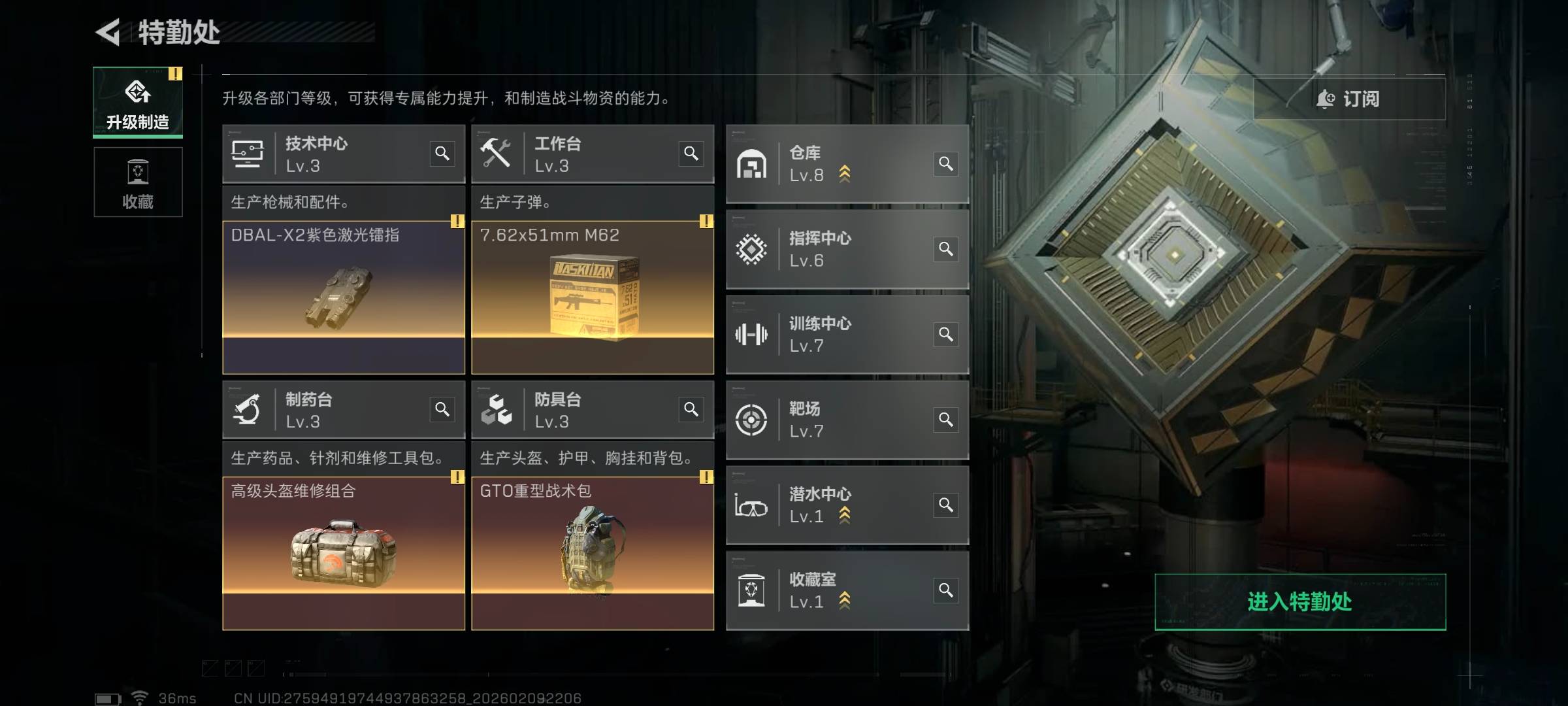The width and height of the screenshot is (1568, 706).
Task: Open the 制药台 department header
Action: [x=327, y=410]
